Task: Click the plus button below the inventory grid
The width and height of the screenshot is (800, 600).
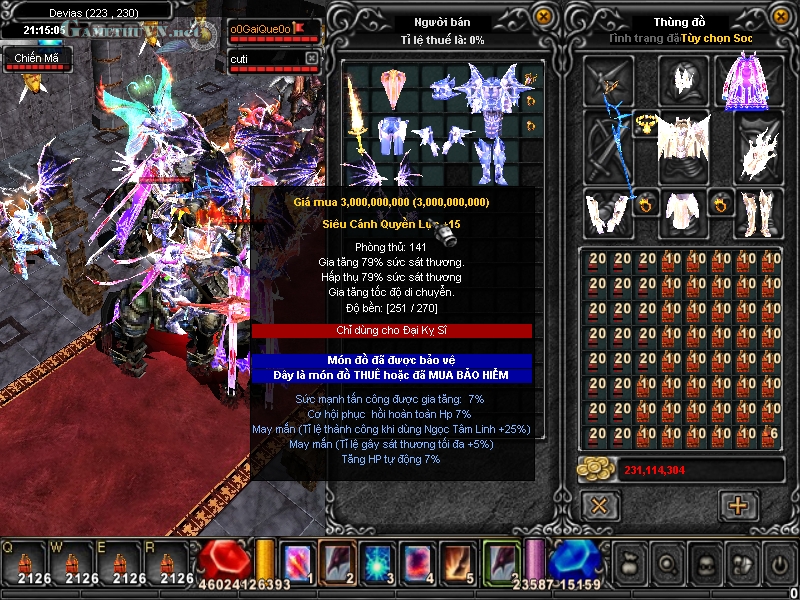Action: tap(738, 505)
